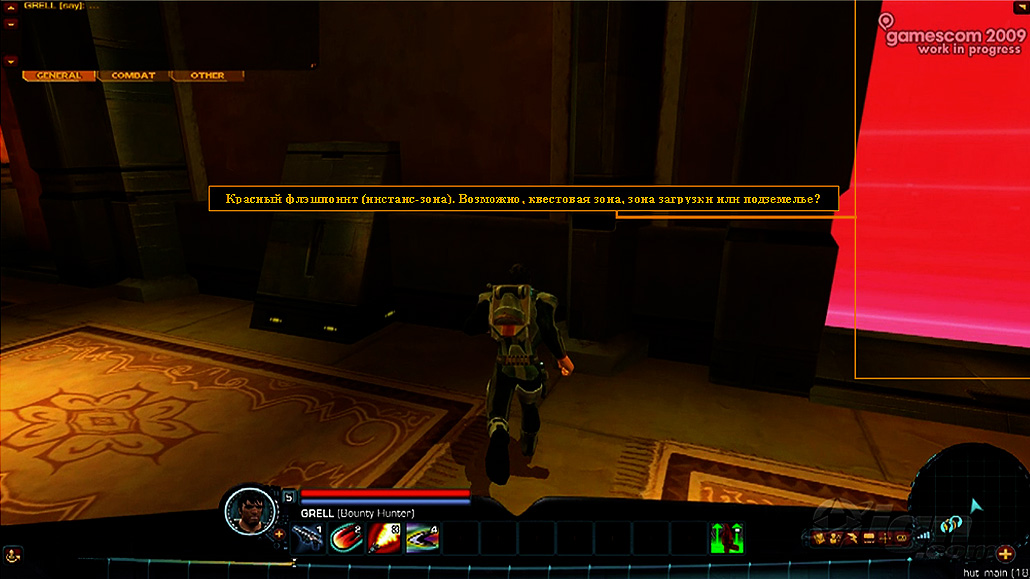Click the orange plus button under the minimap
Viewport: 1030px width, 579px height.
pyautogui.click(x=1005, y=554)
